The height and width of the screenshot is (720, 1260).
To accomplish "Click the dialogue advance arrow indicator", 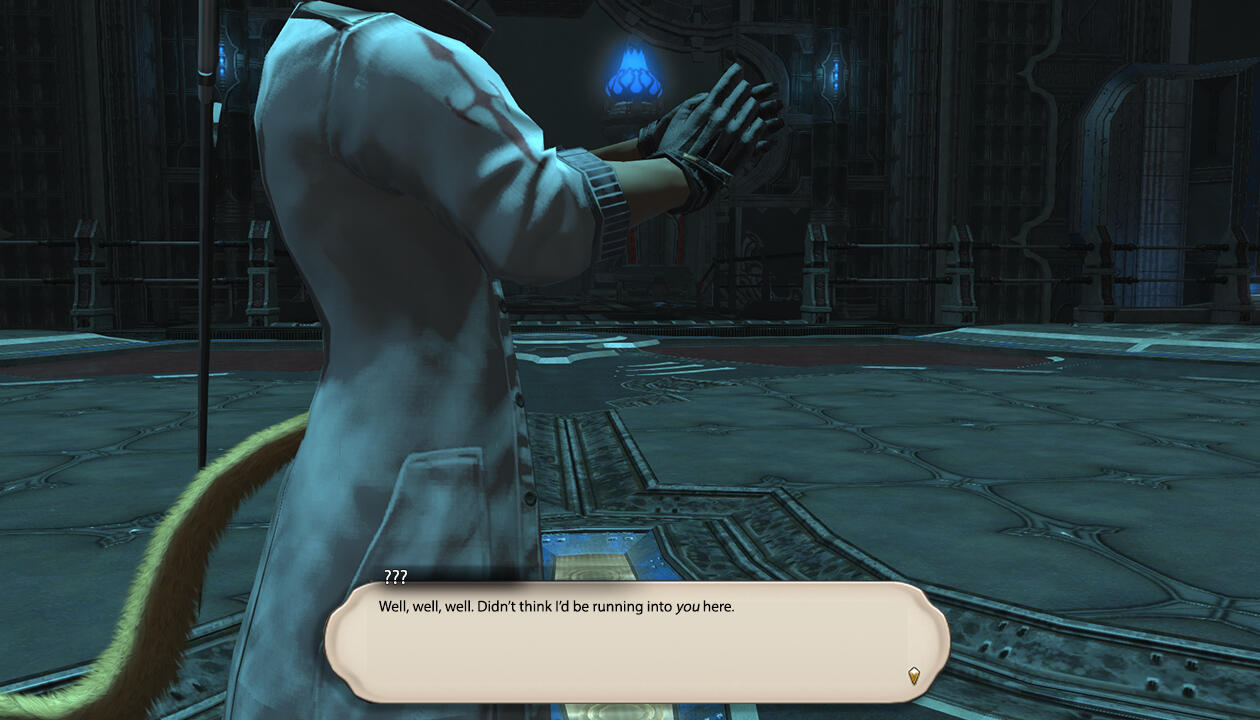I will tap(913, 675).
